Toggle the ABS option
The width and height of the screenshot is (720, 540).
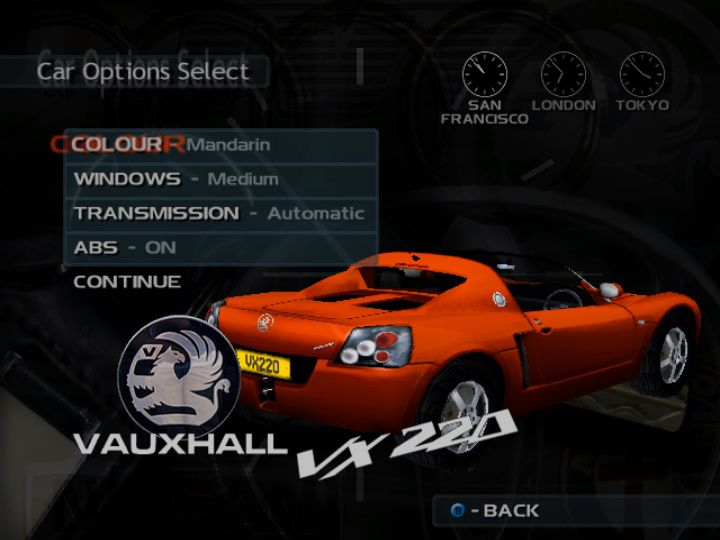click(x=220, y=247)
